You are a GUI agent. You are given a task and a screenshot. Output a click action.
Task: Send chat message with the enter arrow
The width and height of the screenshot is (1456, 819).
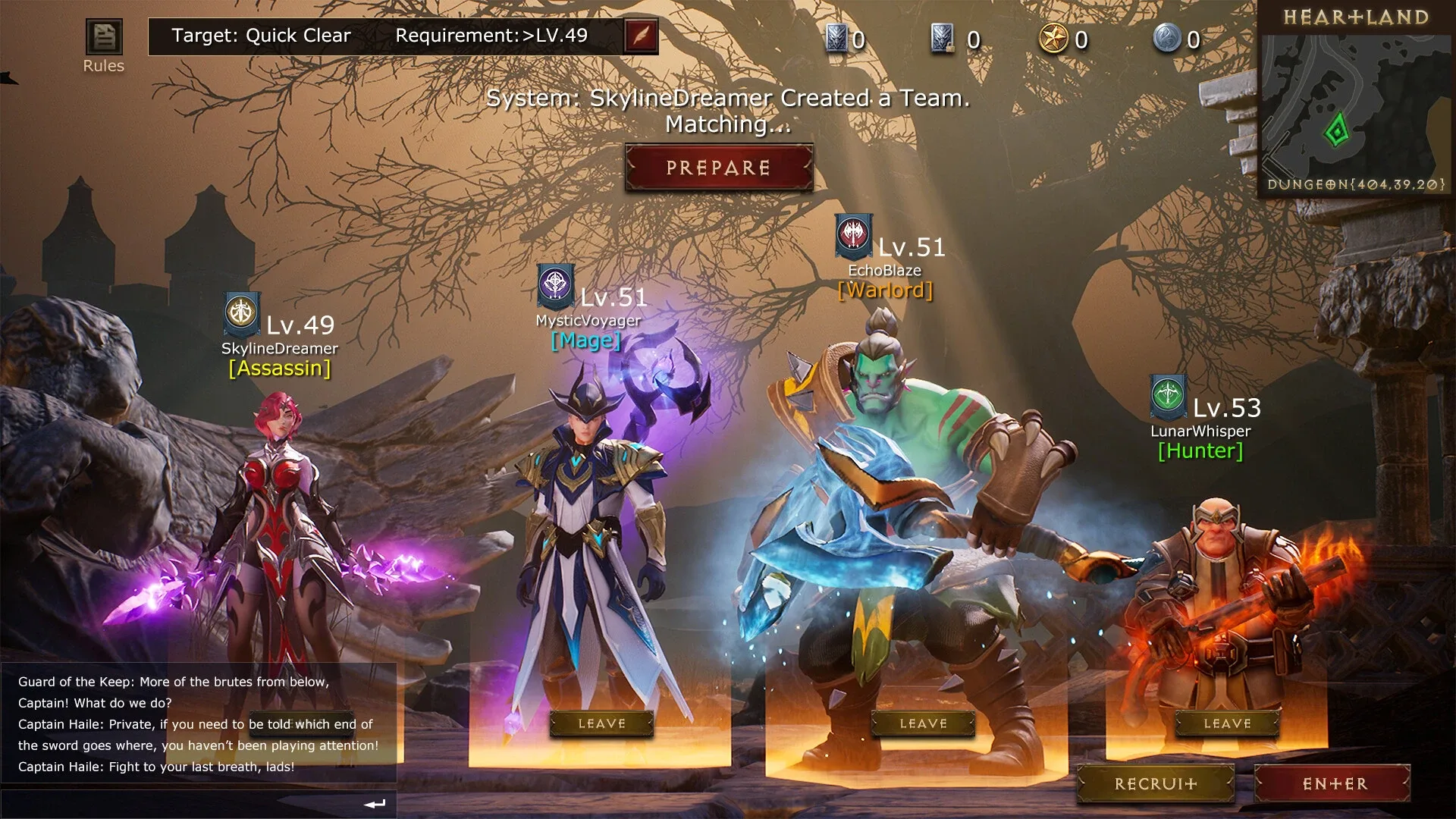click(375, 804)
